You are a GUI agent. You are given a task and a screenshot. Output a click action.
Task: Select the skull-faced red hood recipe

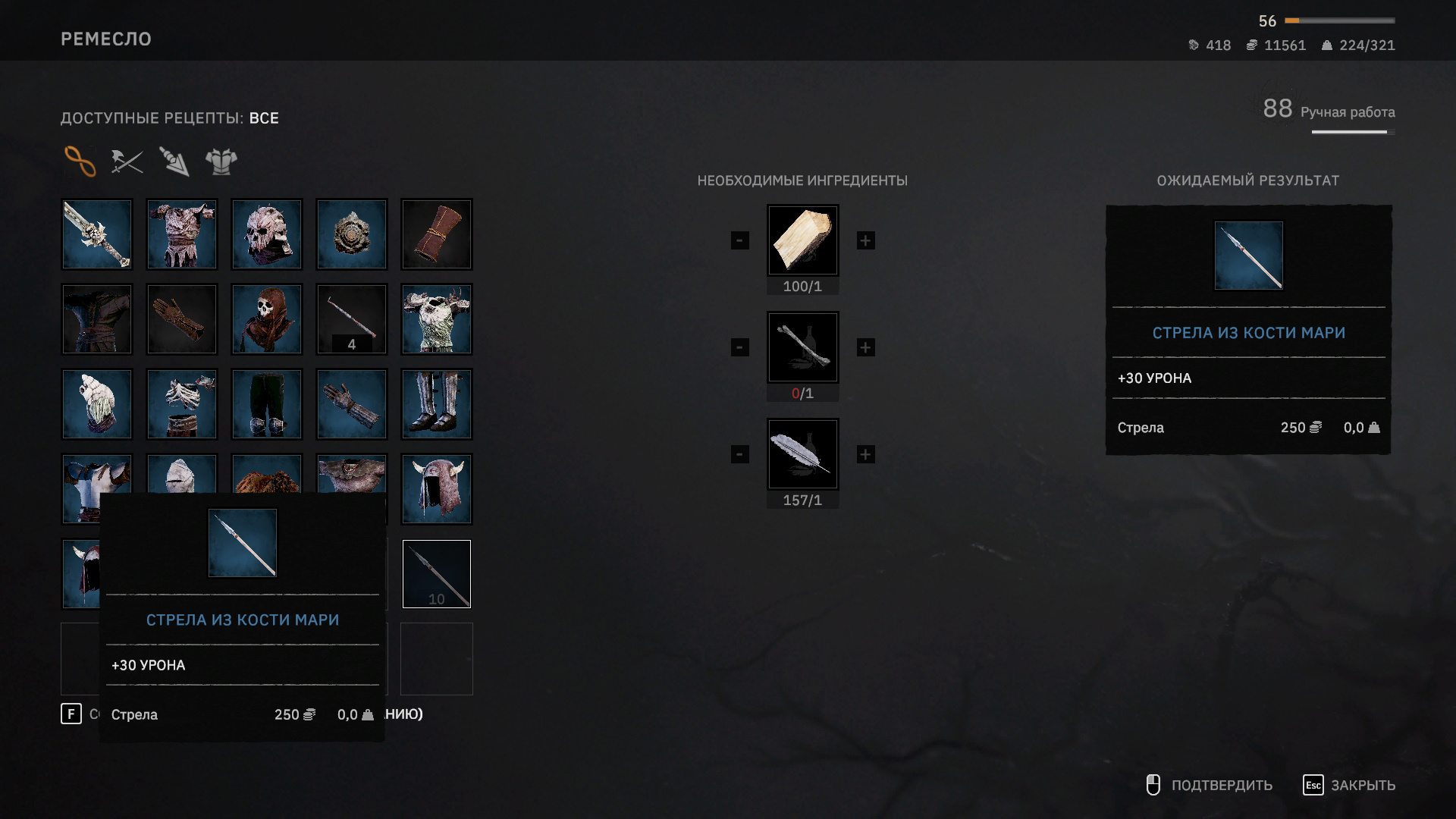[267, 319]
